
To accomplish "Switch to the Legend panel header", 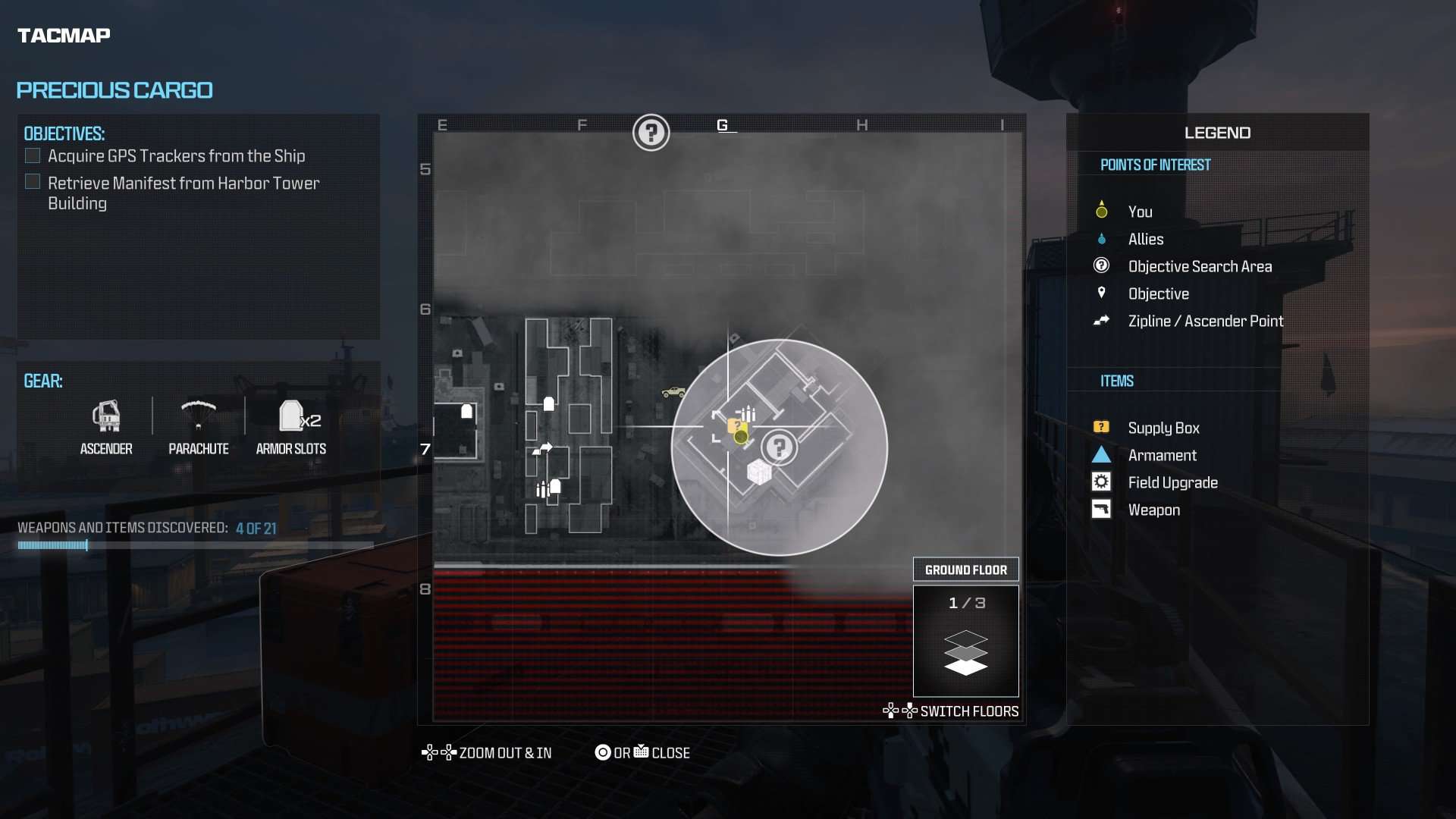I will click(x=1216, y=132).
